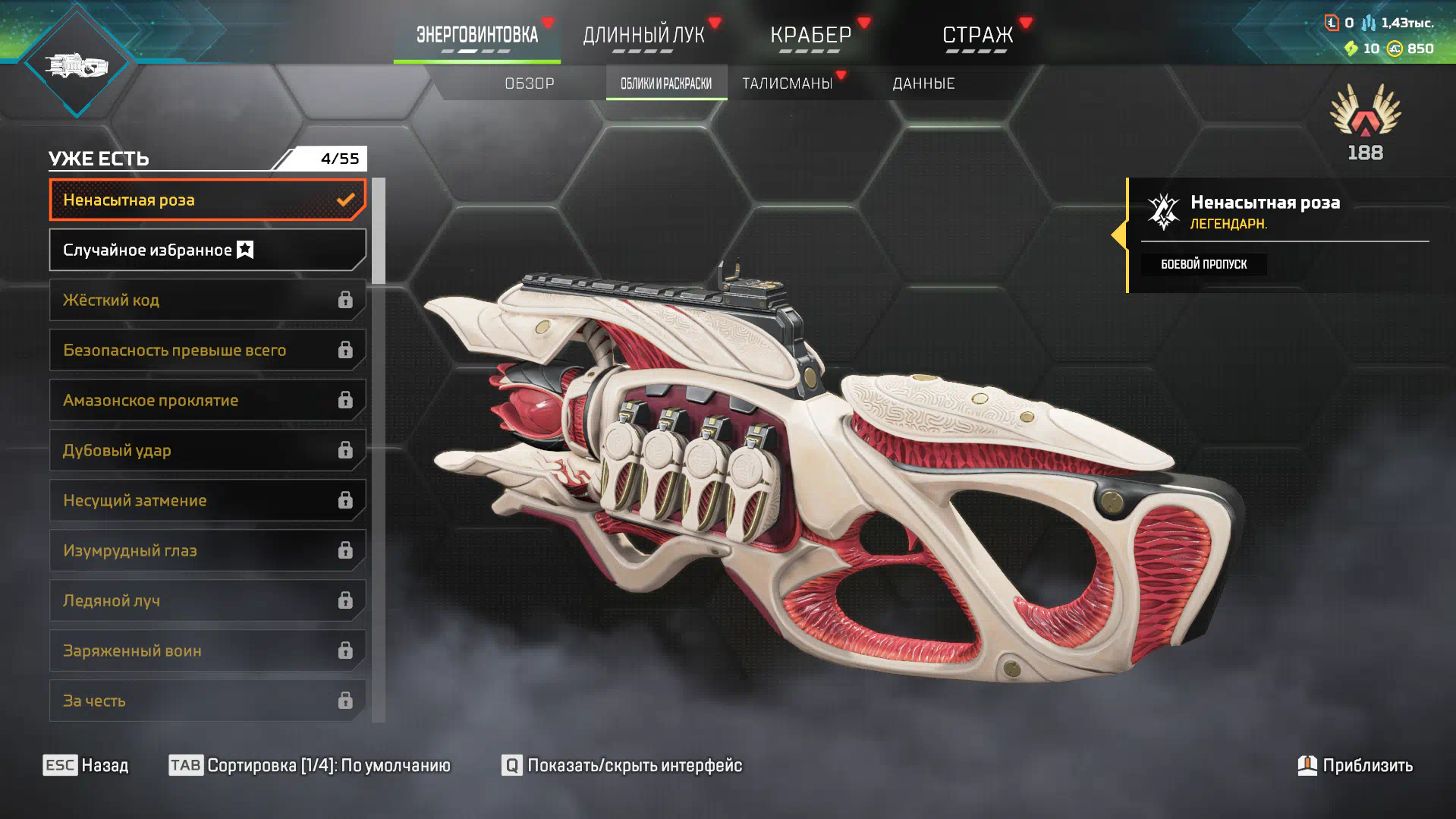Switch to the ДЛИННЫЙ ЛУК weapon tab
1456x819 pixels.
click(643, 35)
